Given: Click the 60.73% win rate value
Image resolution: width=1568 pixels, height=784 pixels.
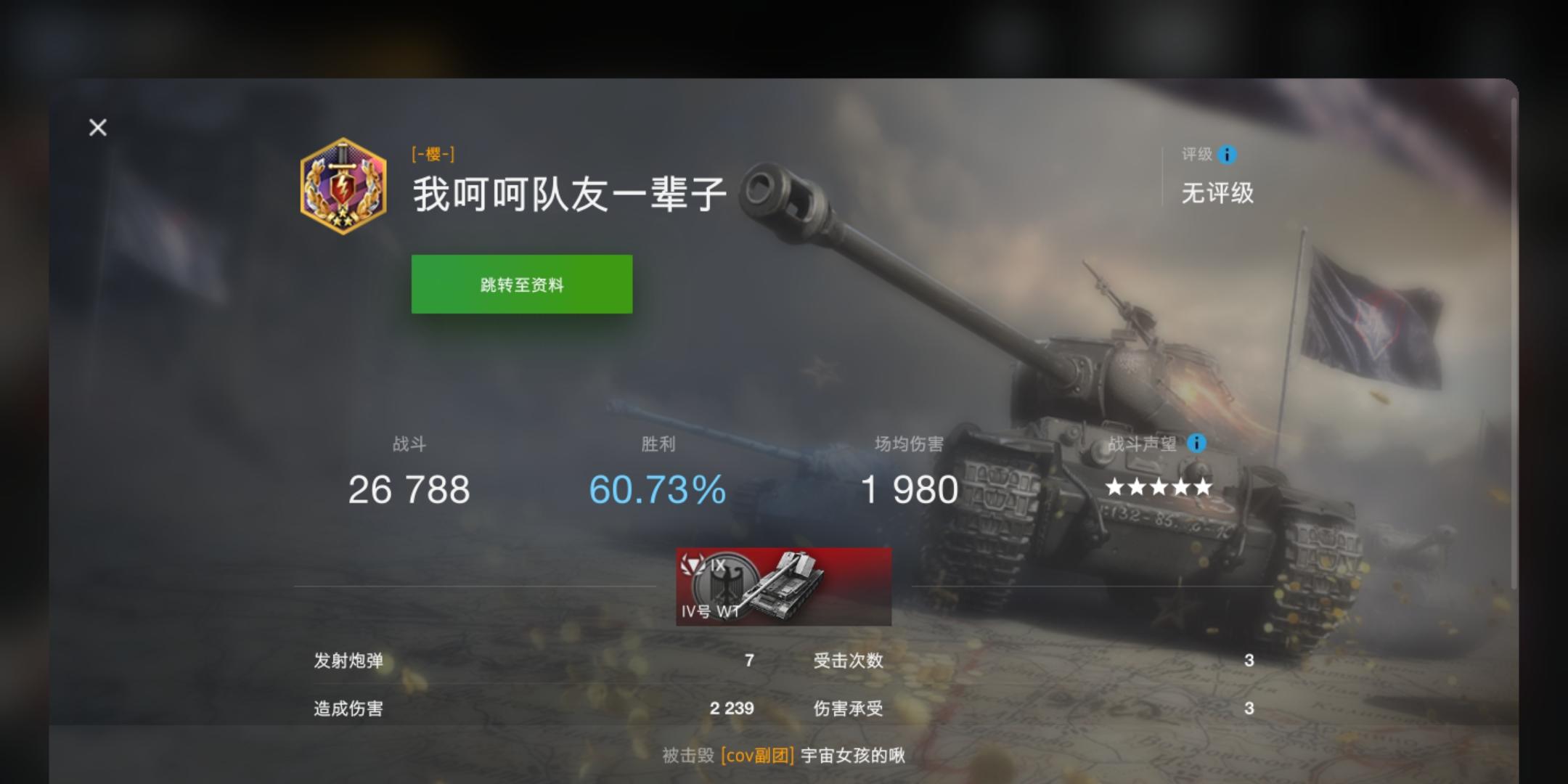Looking at the screenshot, I should 656,489.
